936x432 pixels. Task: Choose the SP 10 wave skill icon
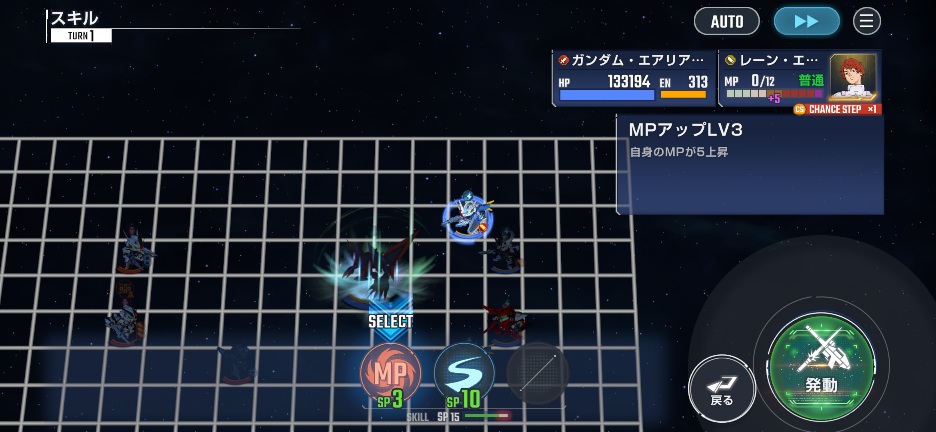tap(464, 373)
